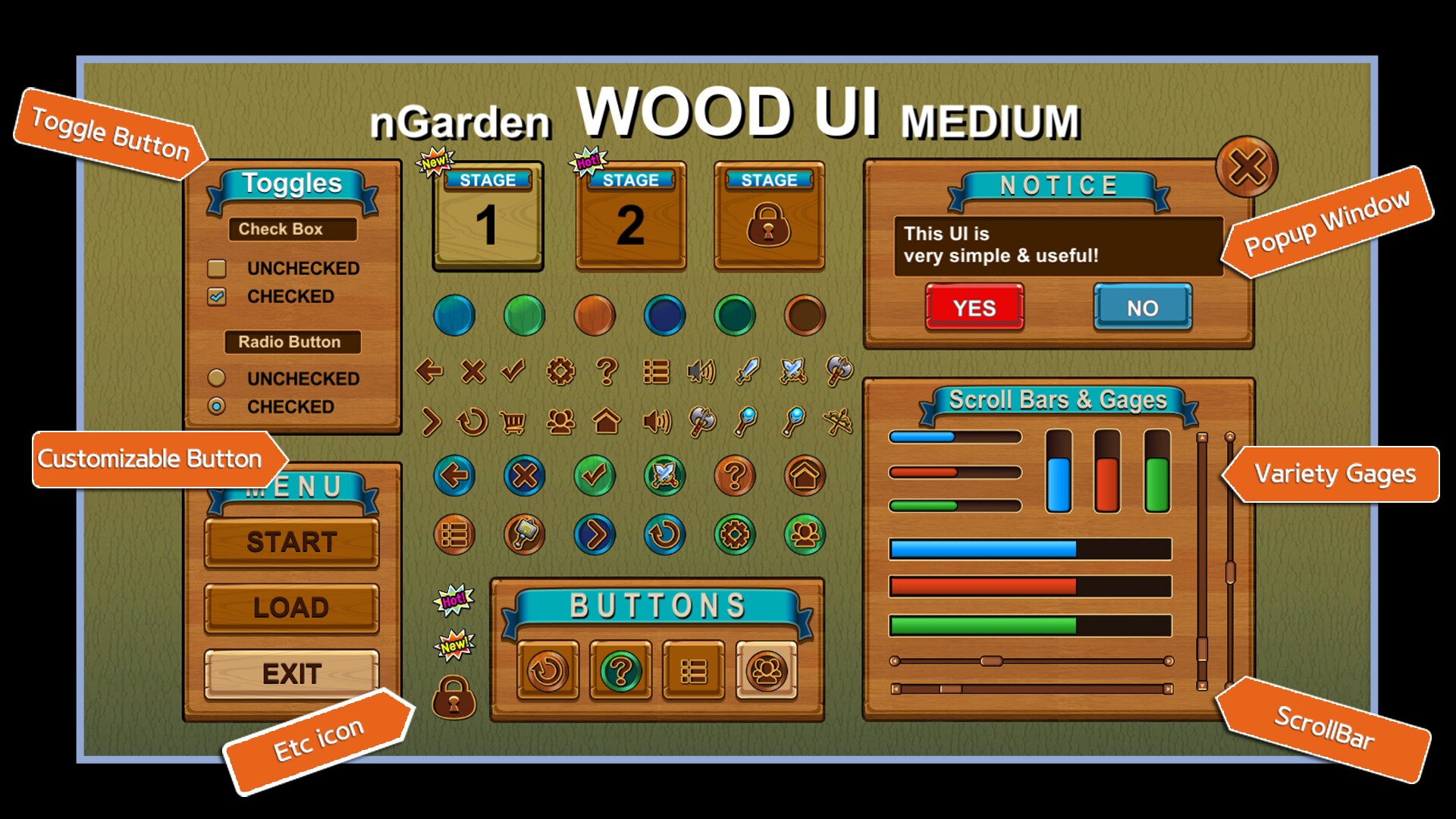The image size is (1456, 819).
Task: Select the UNCHECKED radio button
Action: 215,378
